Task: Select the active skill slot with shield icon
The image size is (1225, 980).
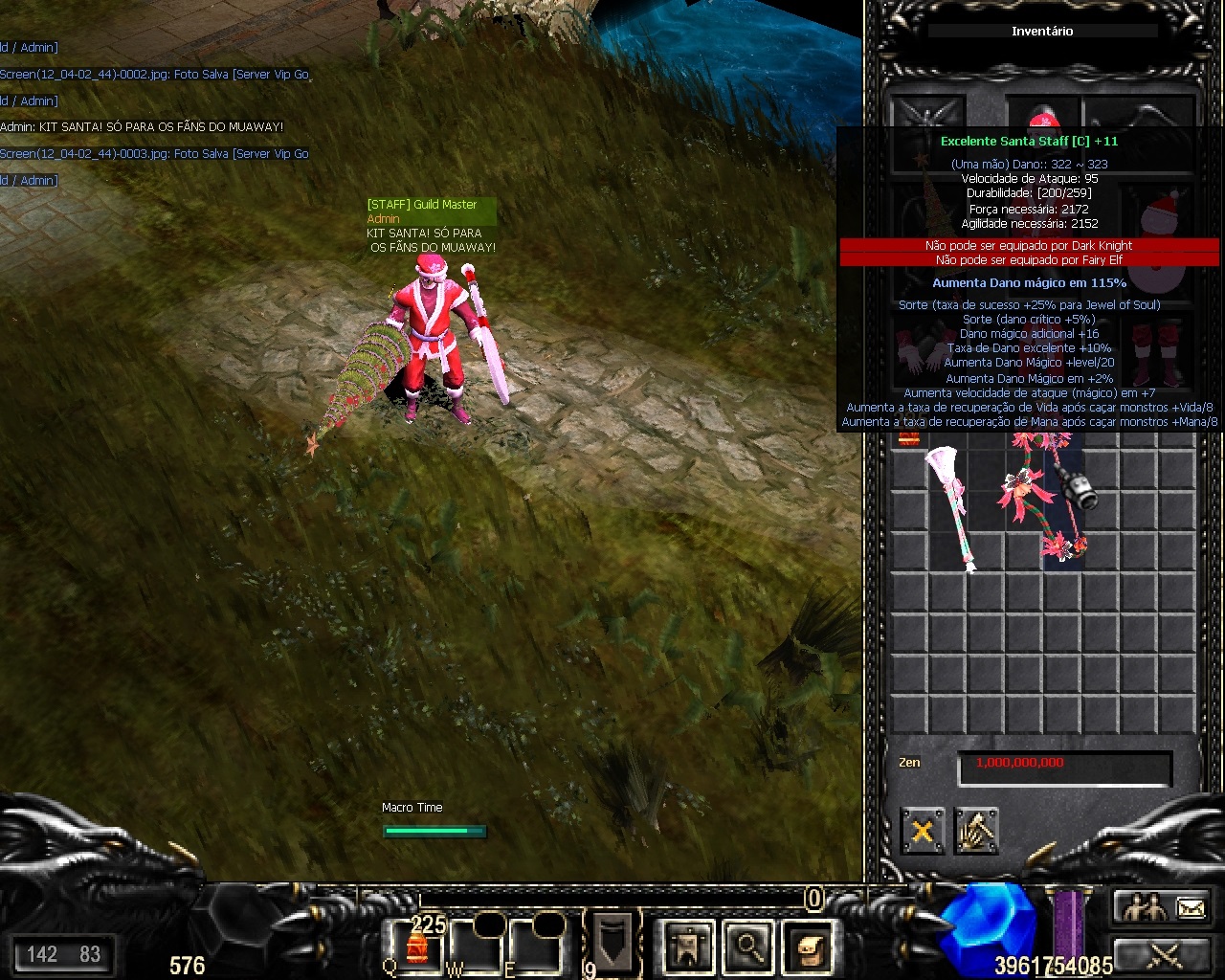Action: coord(611,941)
